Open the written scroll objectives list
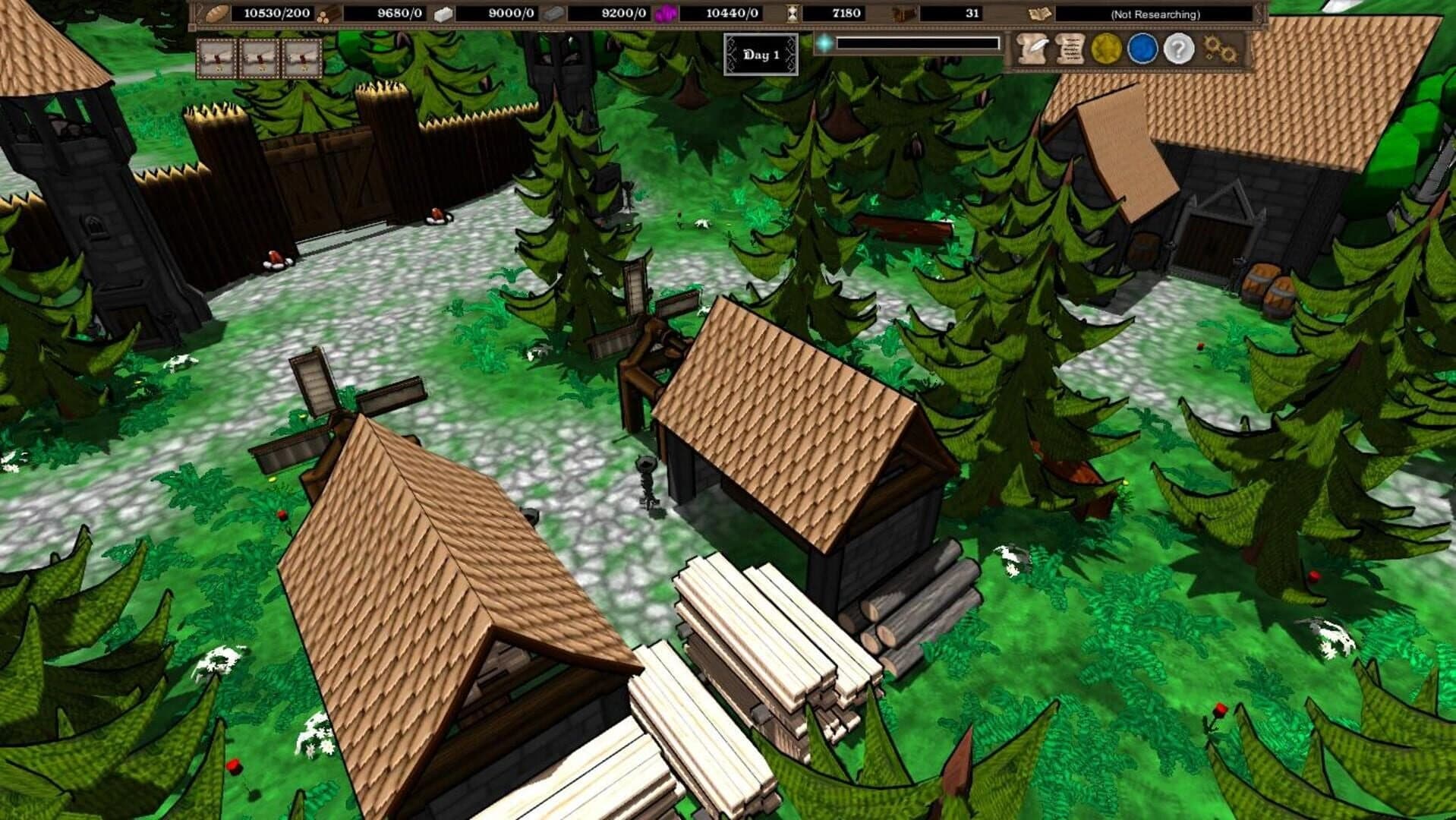 1069,49
